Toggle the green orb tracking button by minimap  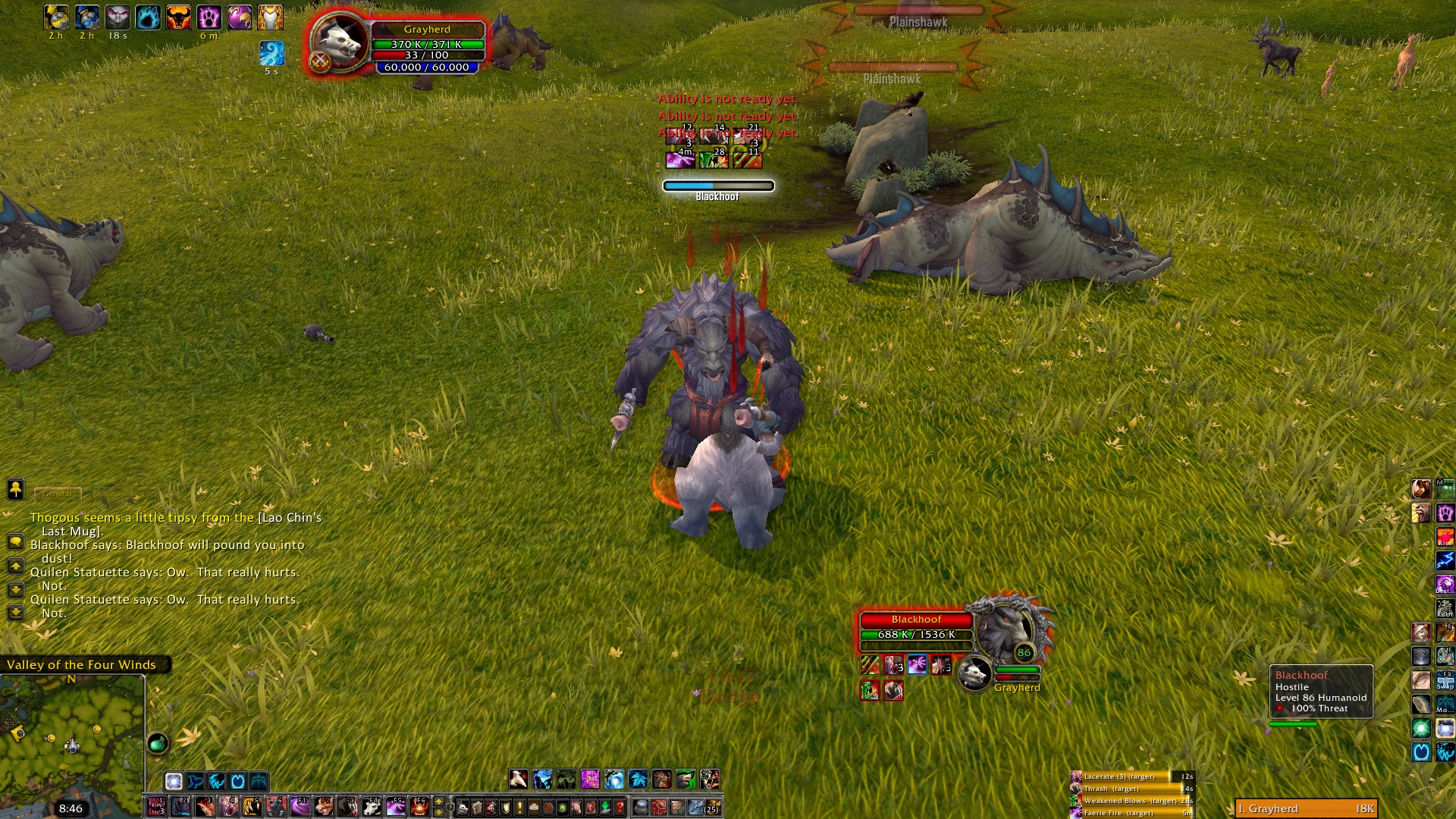coord(158,743)
